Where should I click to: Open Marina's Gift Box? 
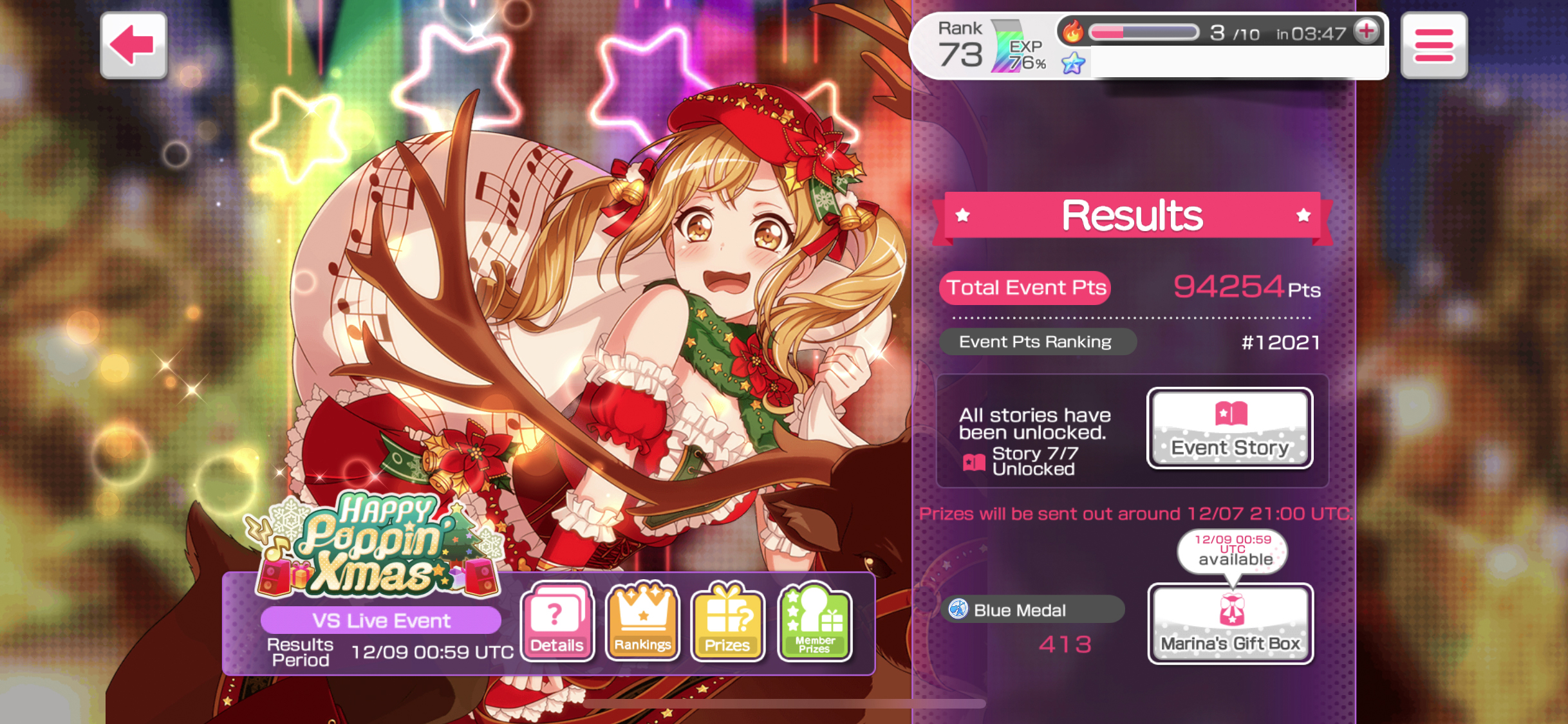[1230, 623]
